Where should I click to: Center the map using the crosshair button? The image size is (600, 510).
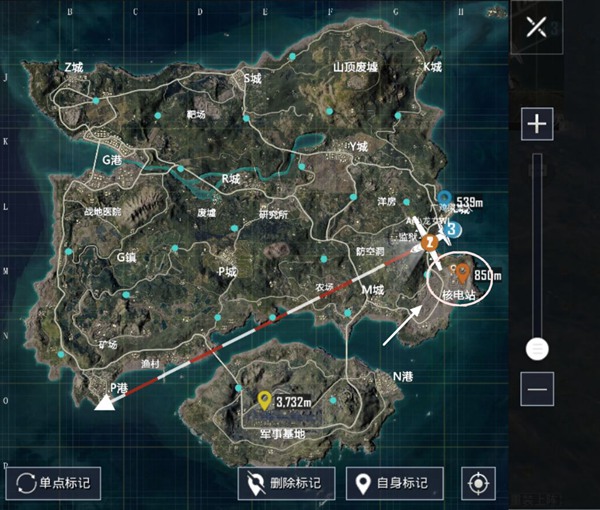tap(478, 483)
